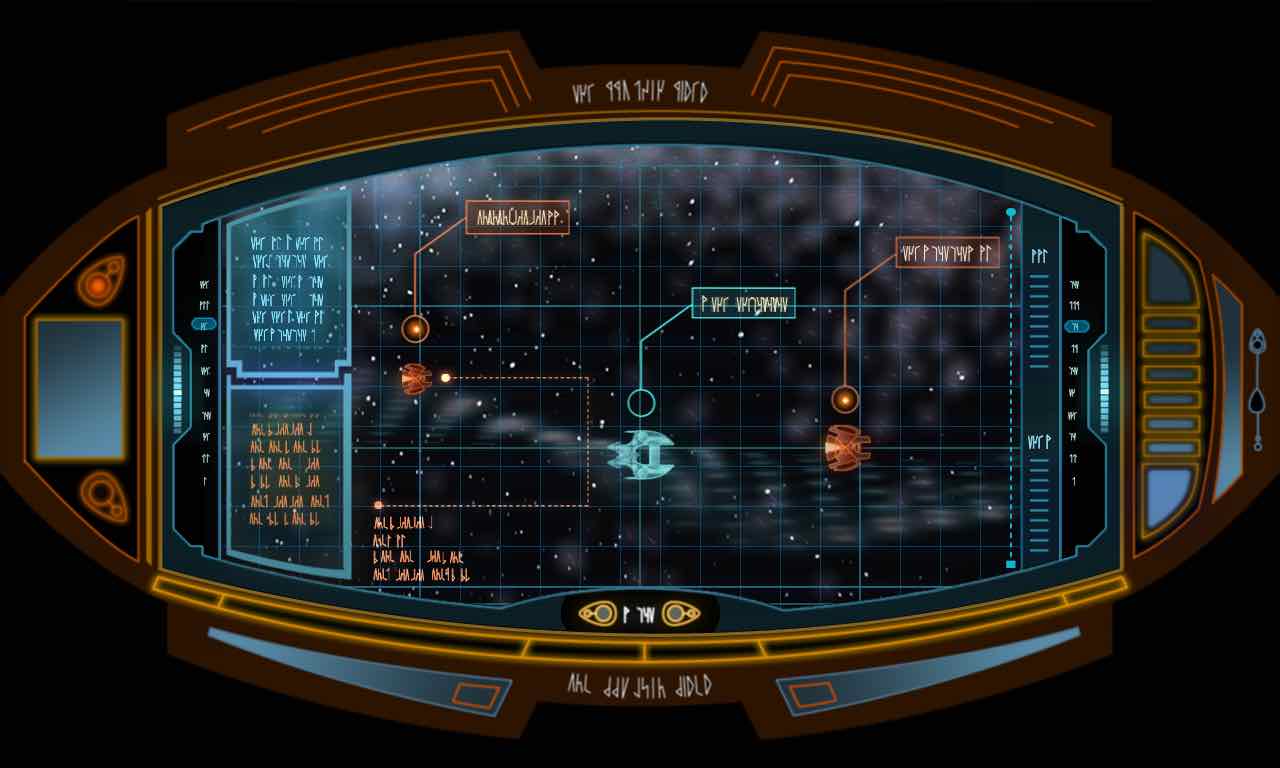This screenshot has width=1280, height=768.
Task: Select the orange target marker above left ship
Action: [x=415, y=327]
